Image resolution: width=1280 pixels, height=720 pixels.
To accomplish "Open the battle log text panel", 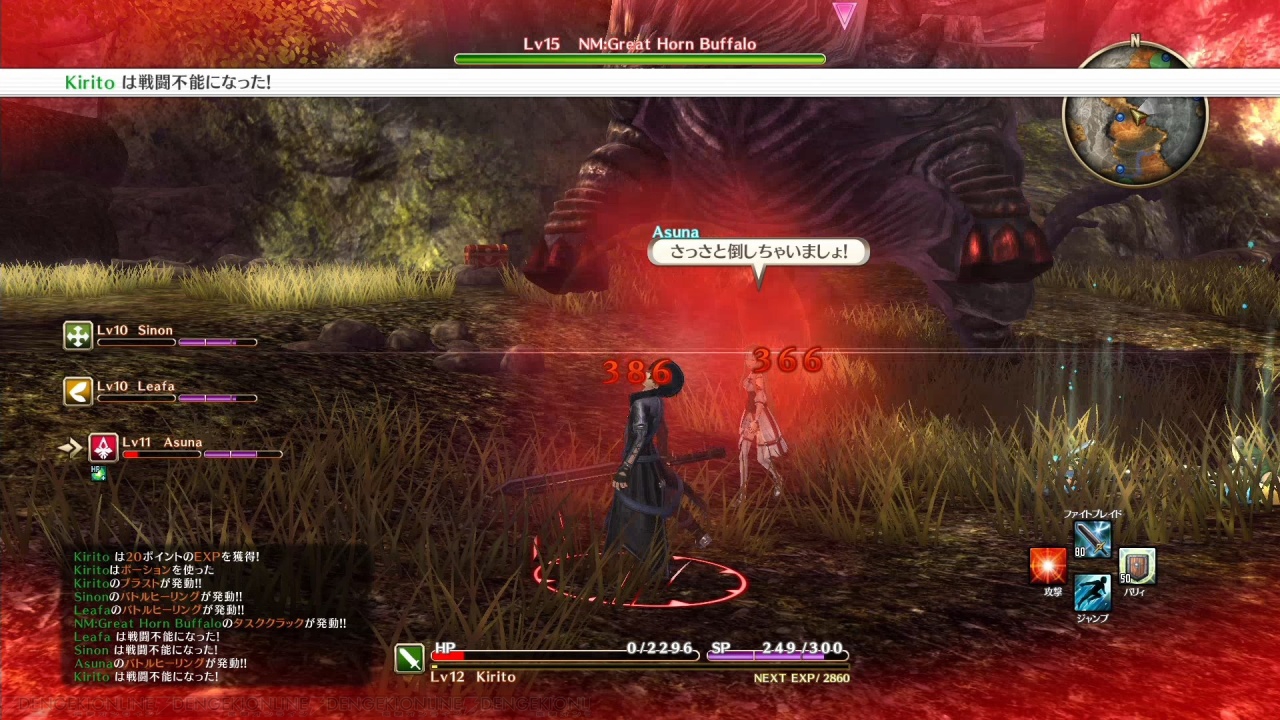I will [x=210, y=617].
